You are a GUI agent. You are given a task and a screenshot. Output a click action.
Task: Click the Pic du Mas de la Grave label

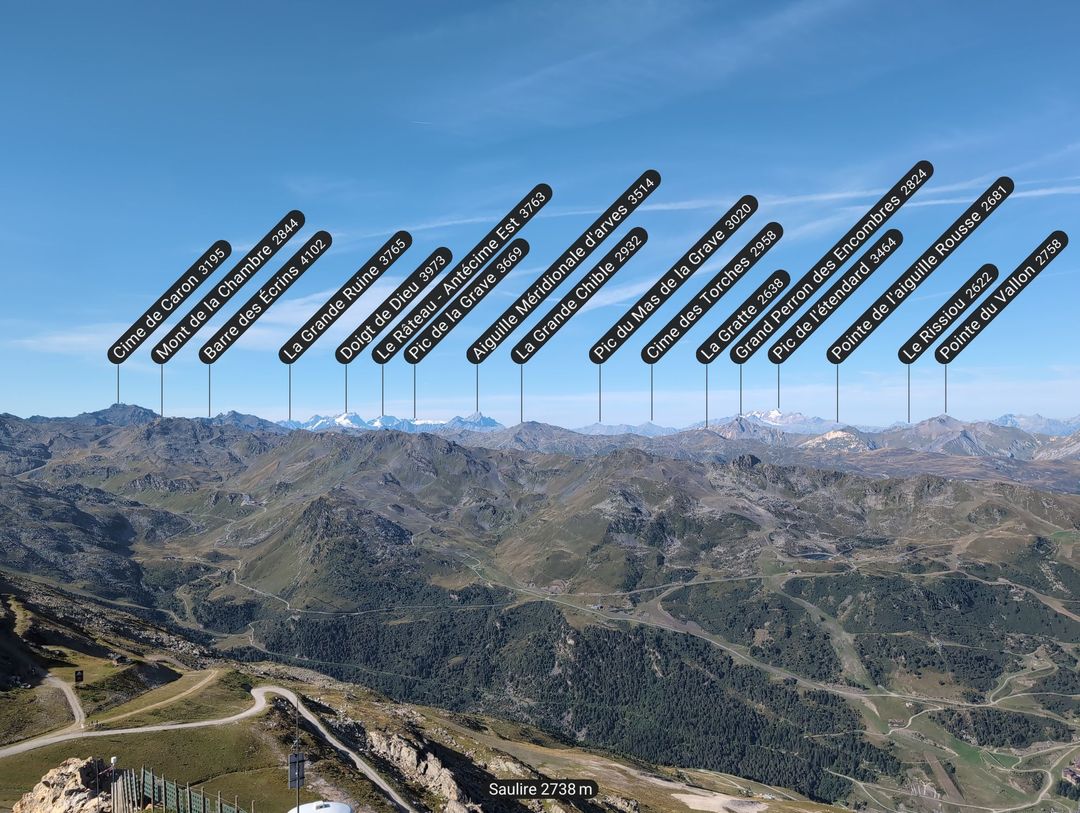673,279
